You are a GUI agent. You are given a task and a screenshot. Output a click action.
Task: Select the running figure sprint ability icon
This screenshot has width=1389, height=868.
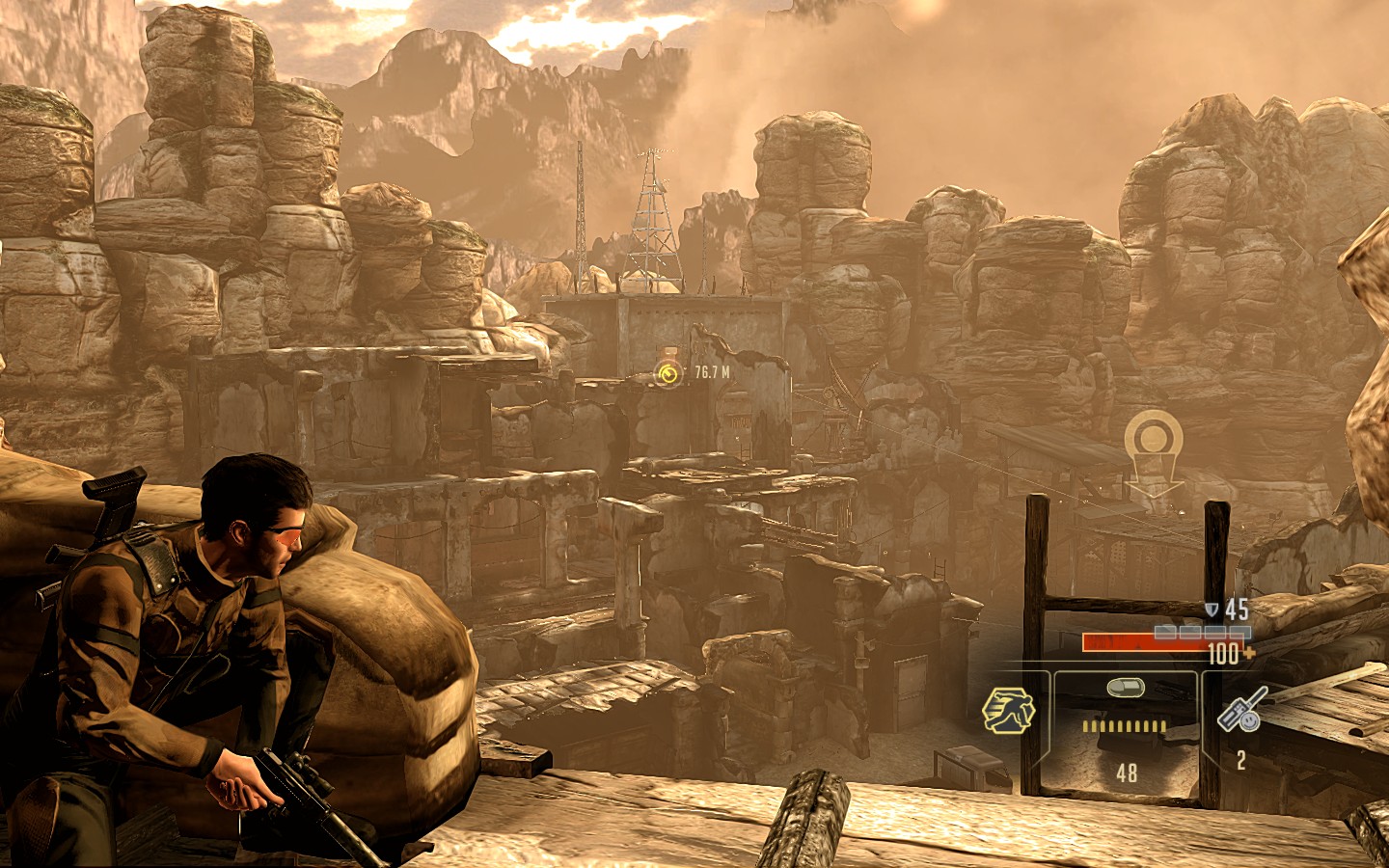[x=1009, y=712]
